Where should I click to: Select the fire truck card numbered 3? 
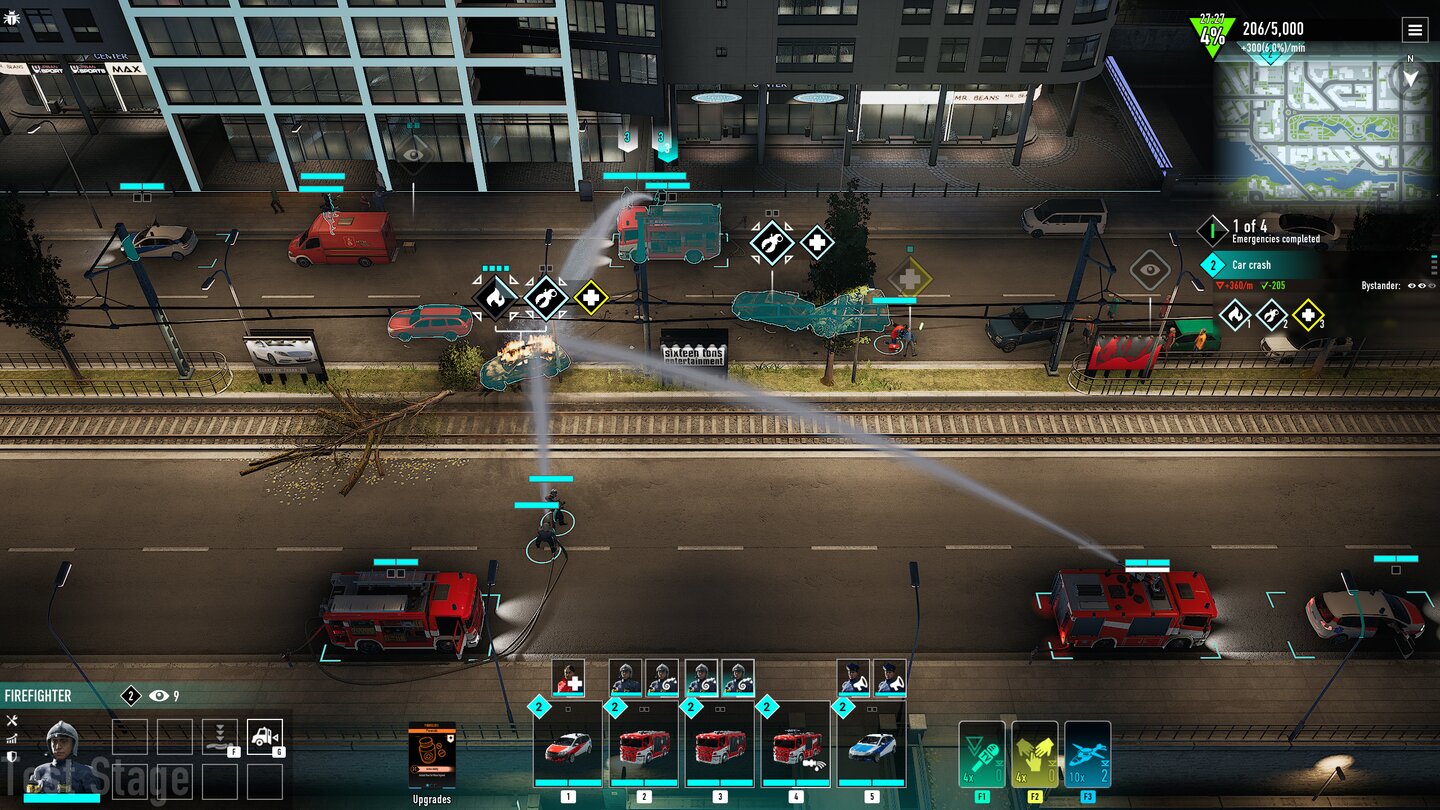tap(720, 744)
